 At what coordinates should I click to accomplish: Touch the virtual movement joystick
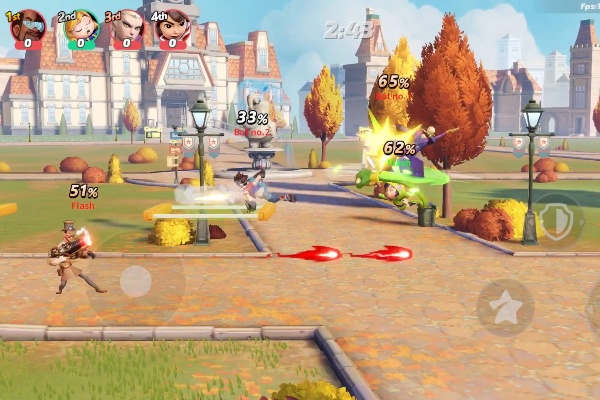coord(135,281)
